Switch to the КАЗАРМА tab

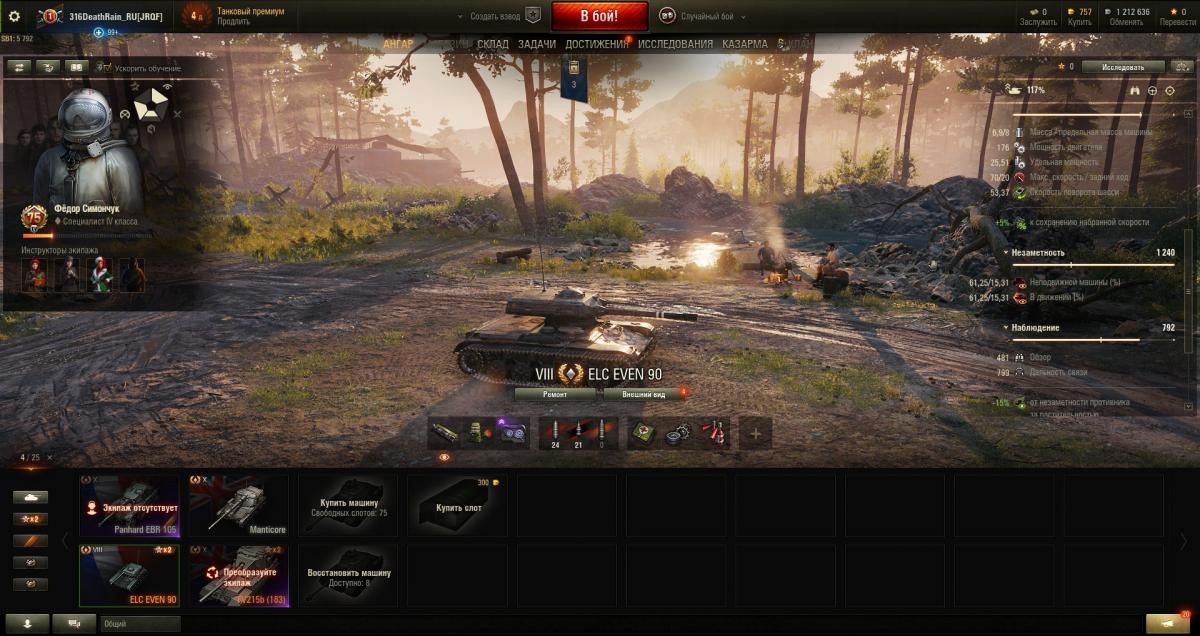point(745,44)
